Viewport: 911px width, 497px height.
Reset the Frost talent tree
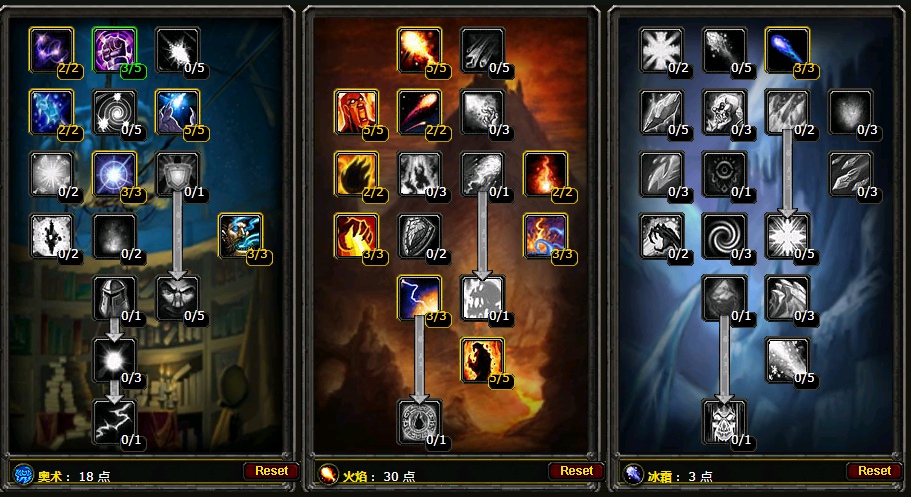[874, 471]
